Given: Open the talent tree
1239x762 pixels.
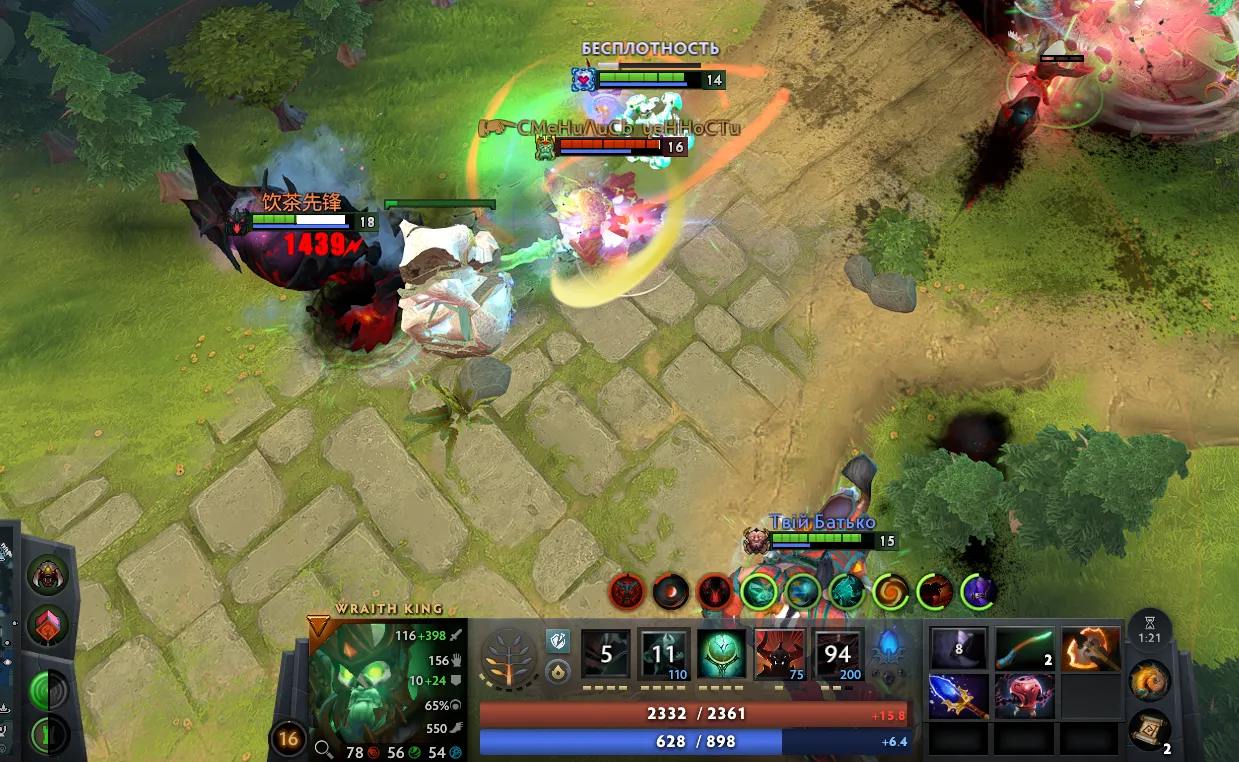Looking at the screenshot, I should [x=509, y=656].
